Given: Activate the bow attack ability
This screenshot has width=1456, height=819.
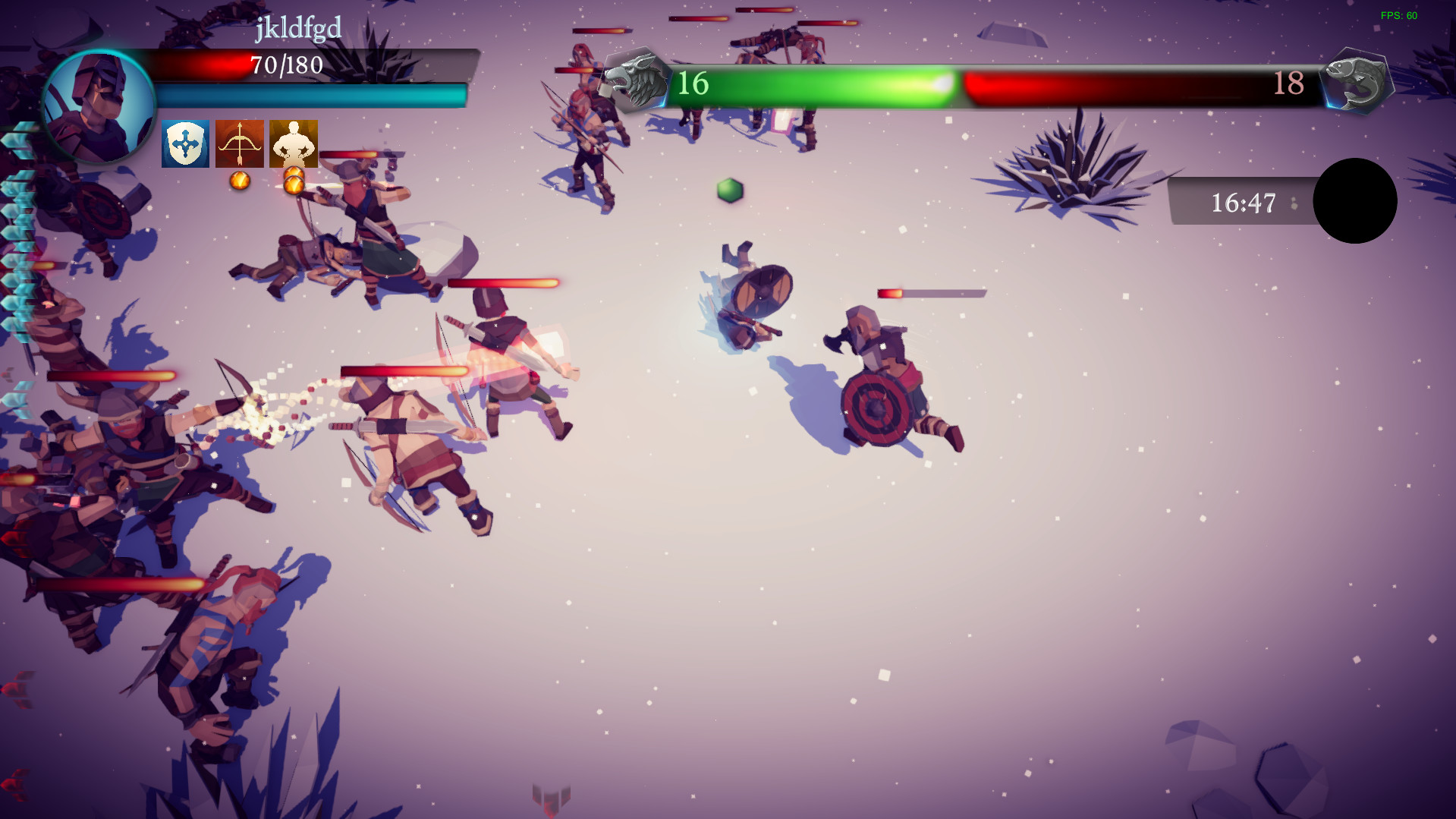Looking at the screenshot, I should 238,143.
